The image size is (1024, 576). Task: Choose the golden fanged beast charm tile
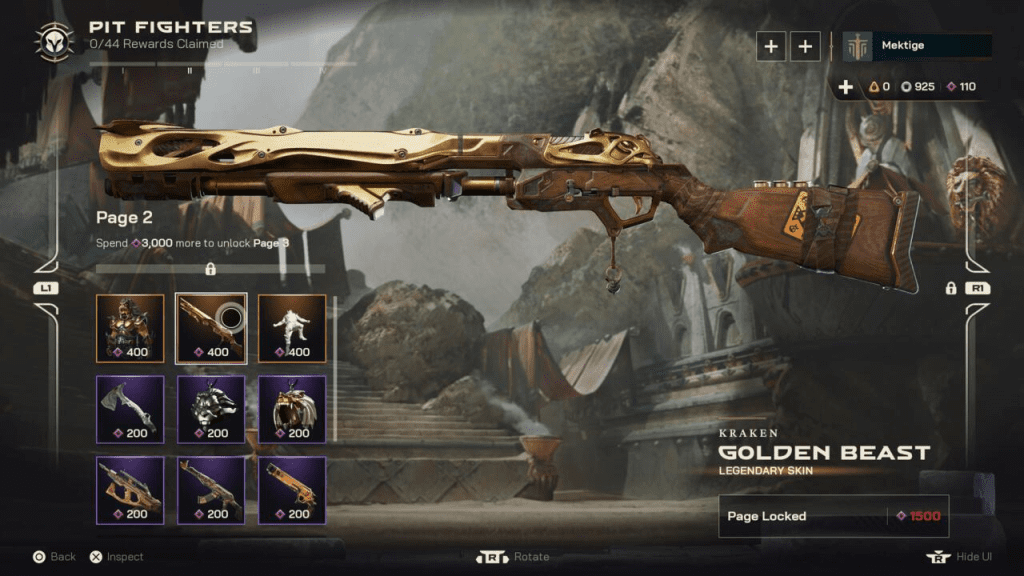pyautogui.click(x=292, y=409)
